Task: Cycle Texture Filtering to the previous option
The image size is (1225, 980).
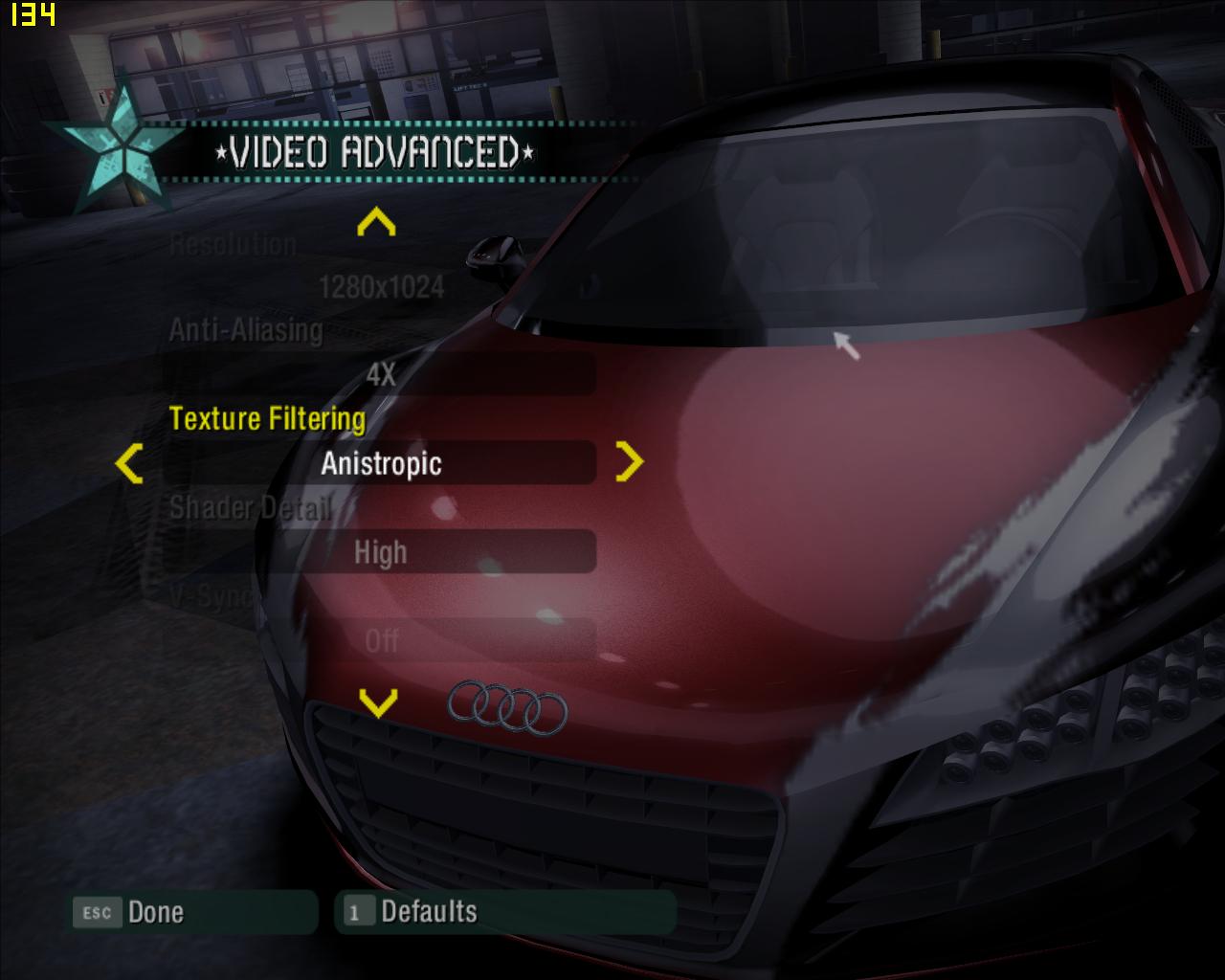Action: pyautogui.click(x=129, y=463)
